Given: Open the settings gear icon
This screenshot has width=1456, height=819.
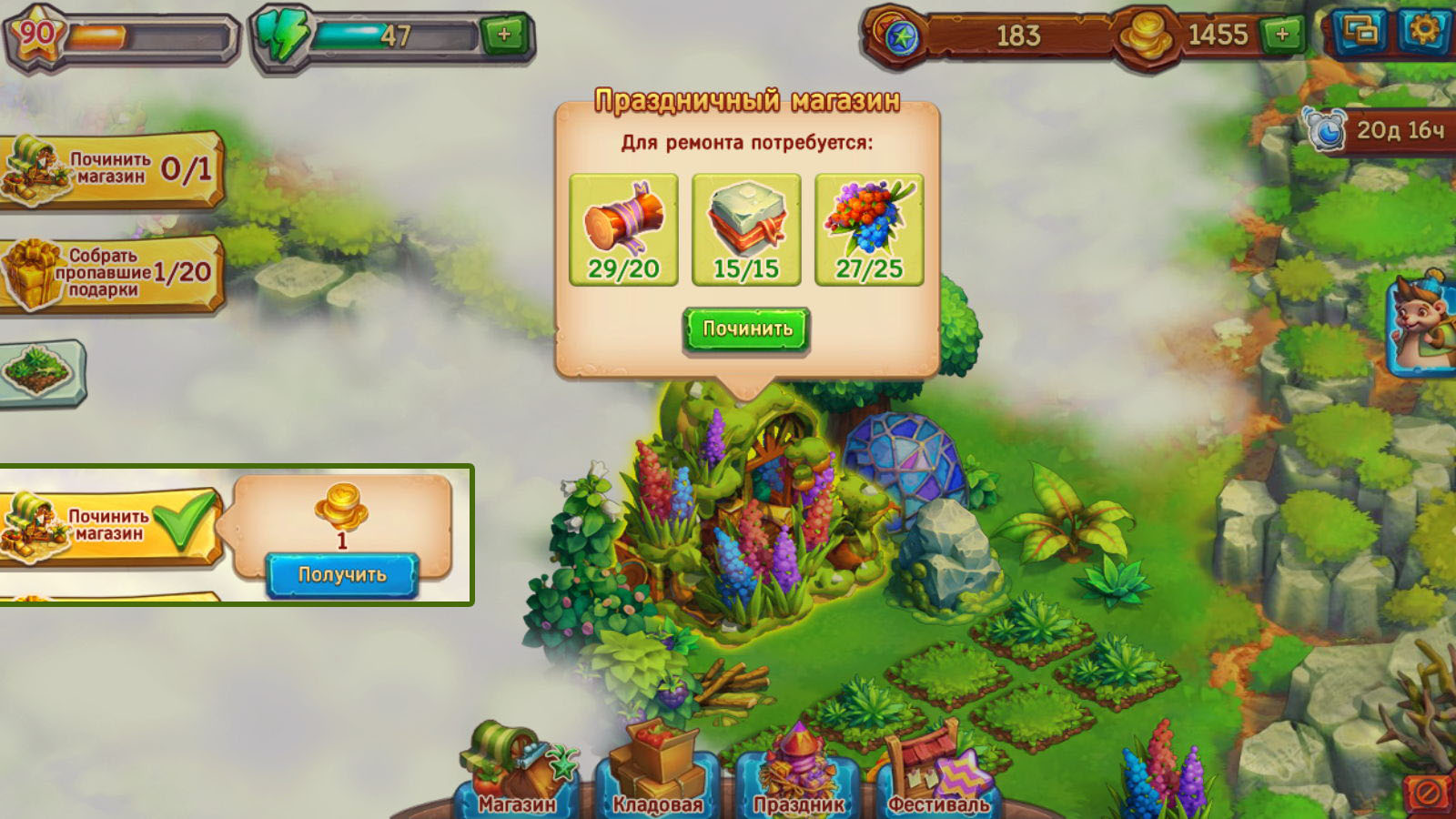Looking at the screenshot, I should click(x=1423, y=31).
